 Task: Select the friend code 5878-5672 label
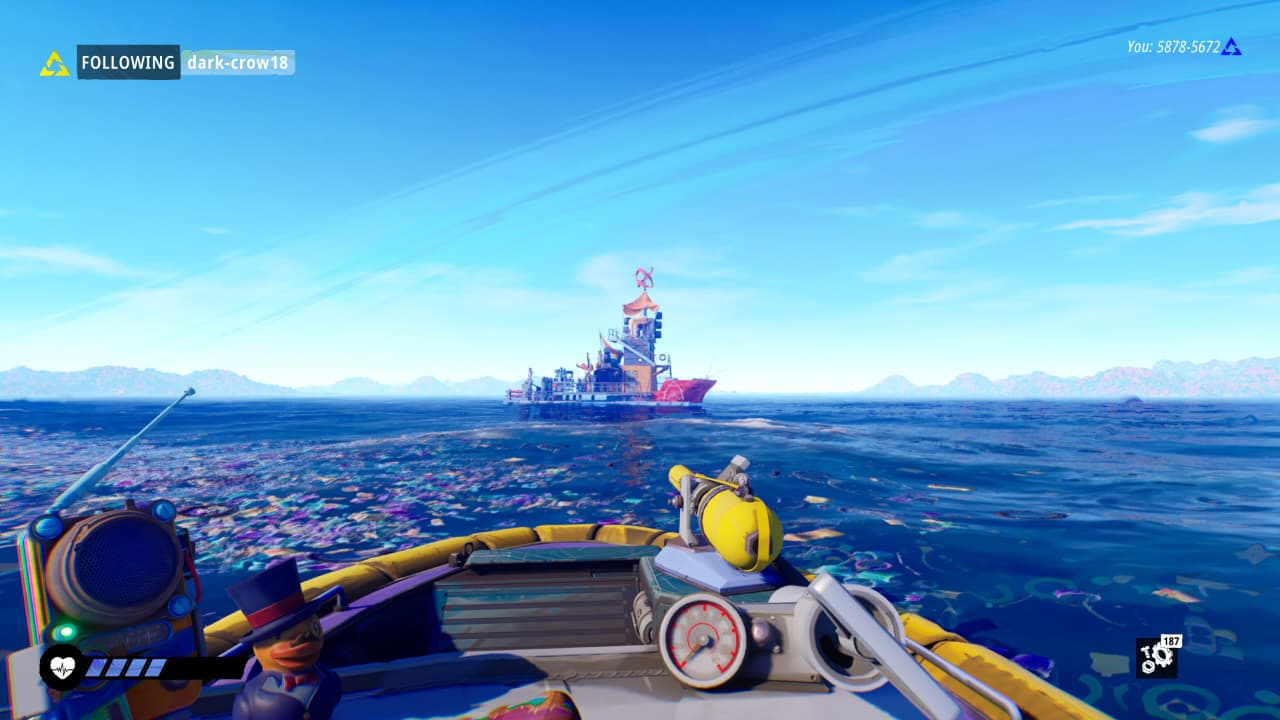pos(1173,47)
